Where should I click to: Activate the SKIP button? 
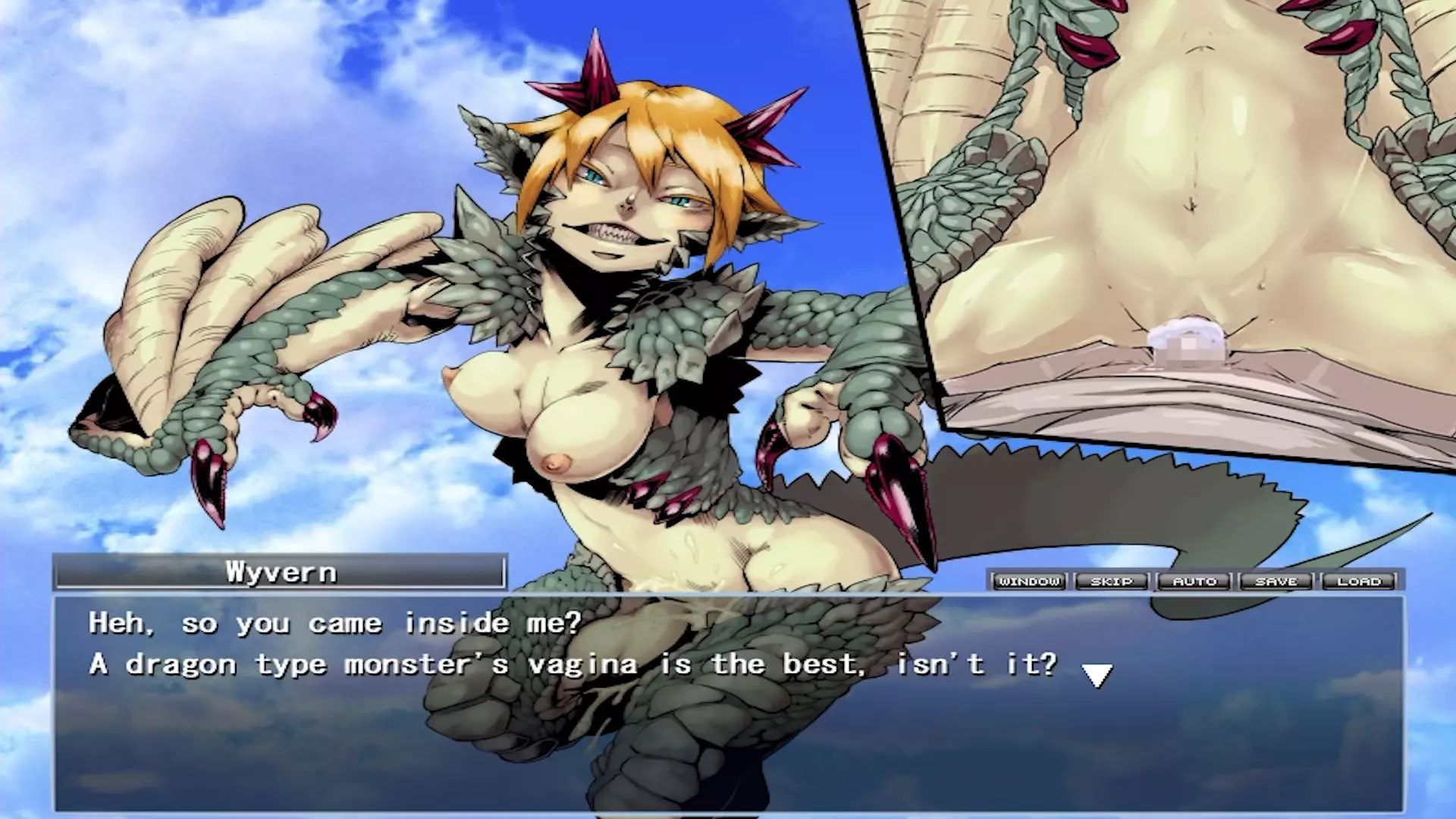(1112, 581)
